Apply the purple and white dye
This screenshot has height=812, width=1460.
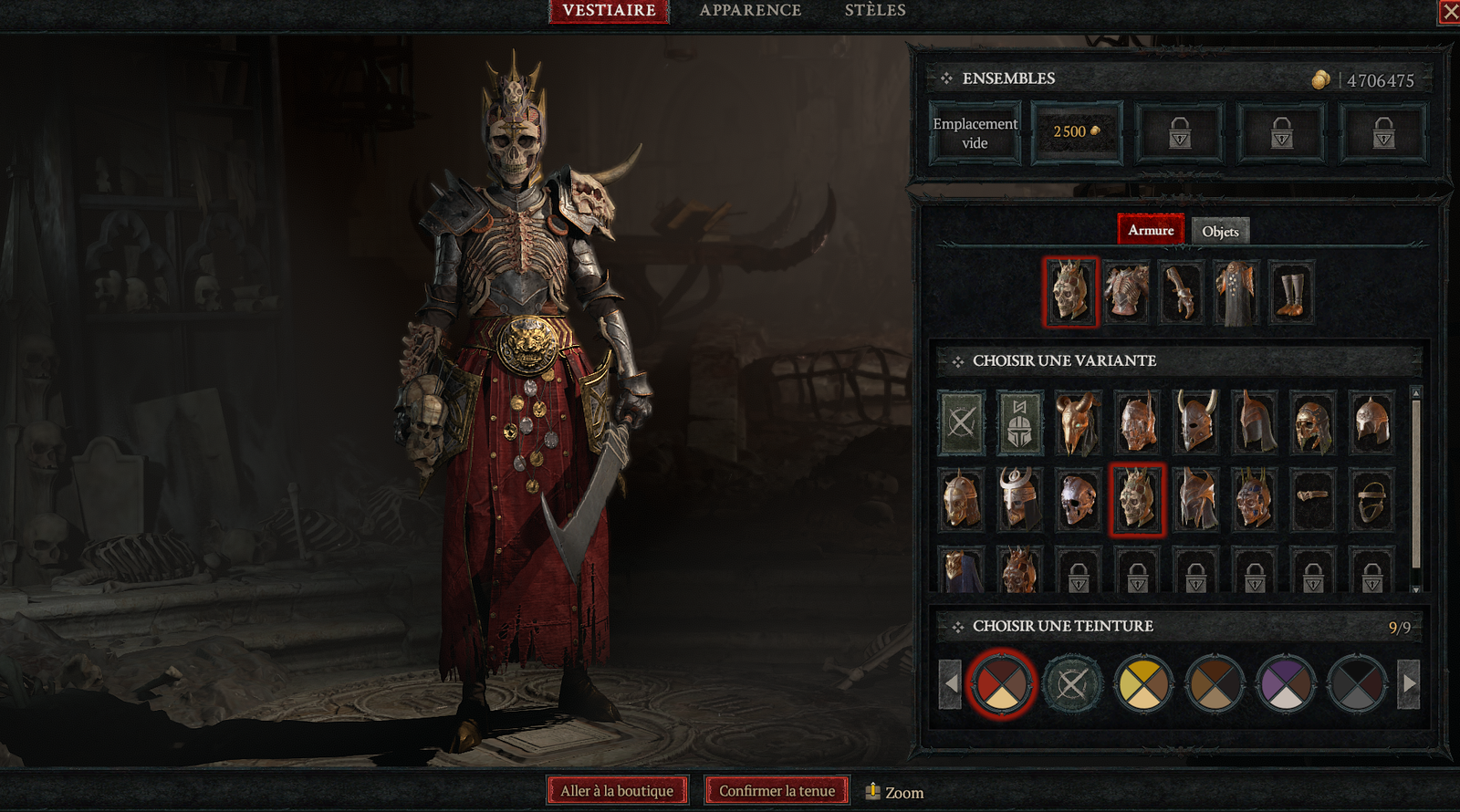click(x=1286, y=683)
